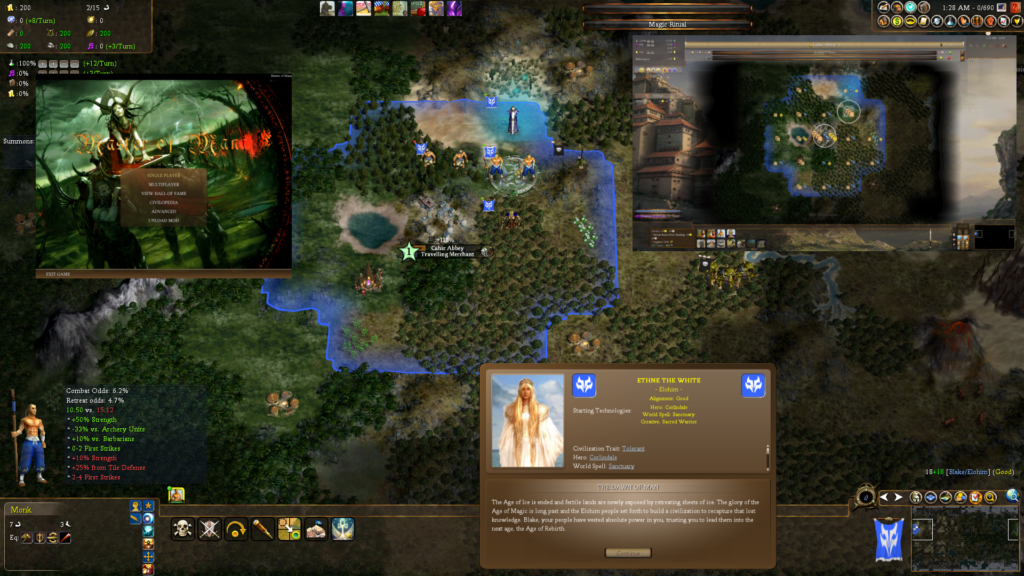Select the go-to map arrow action
This screenshot has width=1024, height=576.
[x=290, y=529]
